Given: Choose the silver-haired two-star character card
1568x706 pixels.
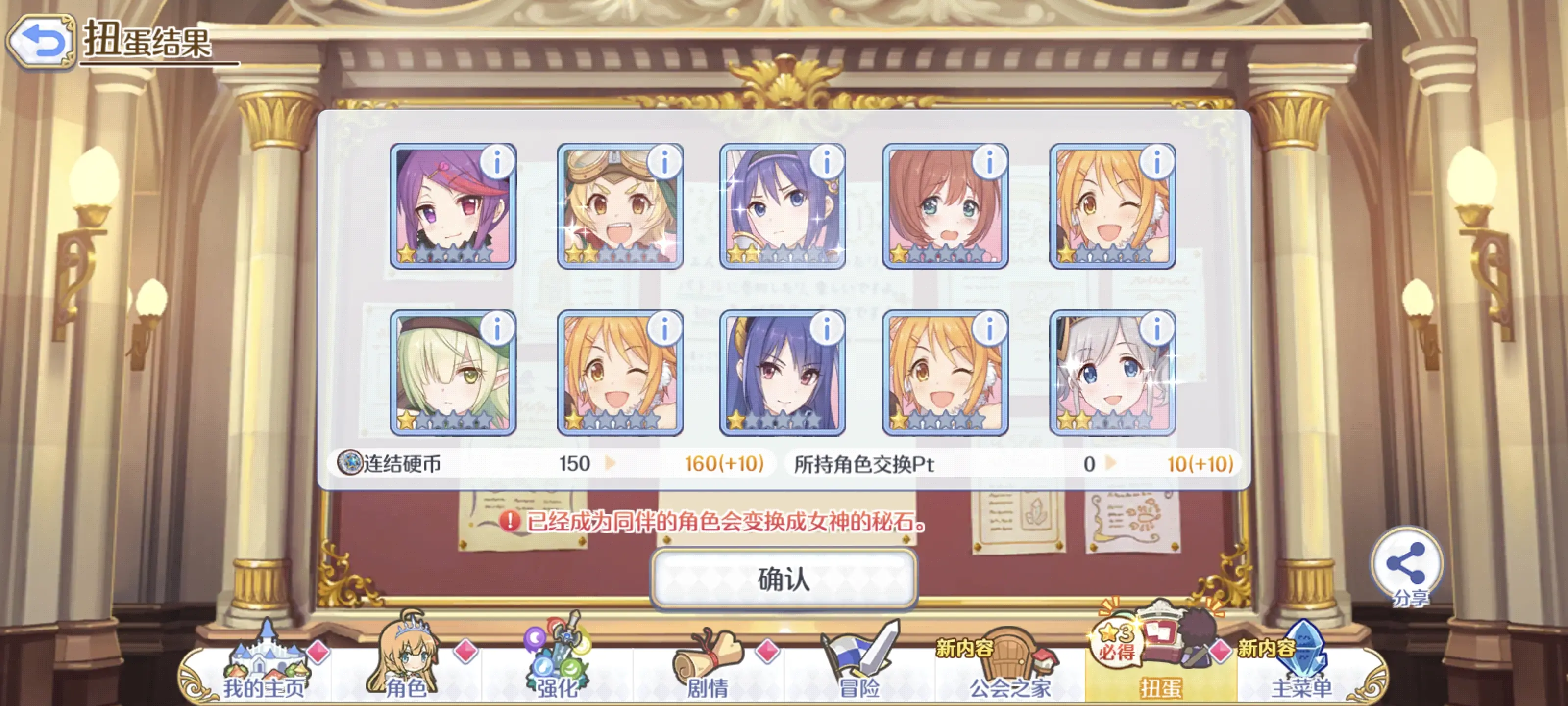Looking at the screenshot, I should (1112, 373).
